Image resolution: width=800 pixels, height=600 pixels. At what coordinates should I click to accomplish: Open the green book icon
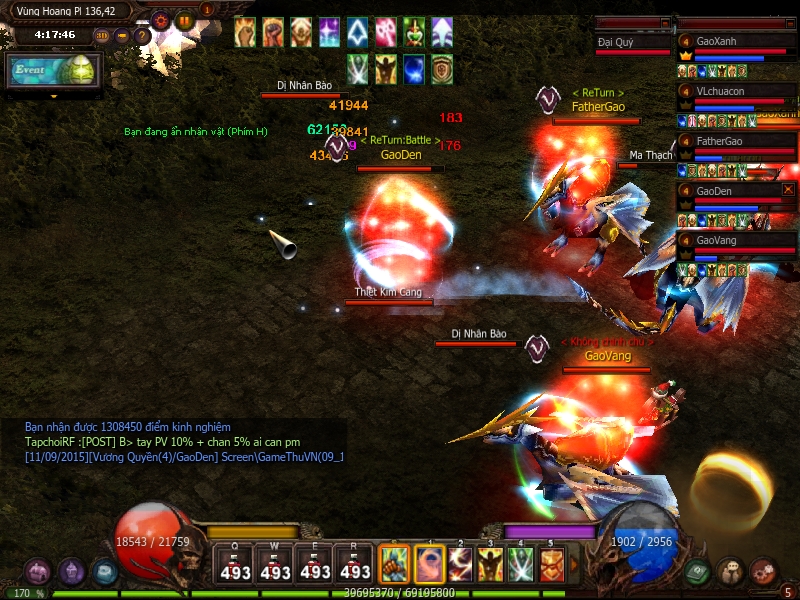click(698, 571)
